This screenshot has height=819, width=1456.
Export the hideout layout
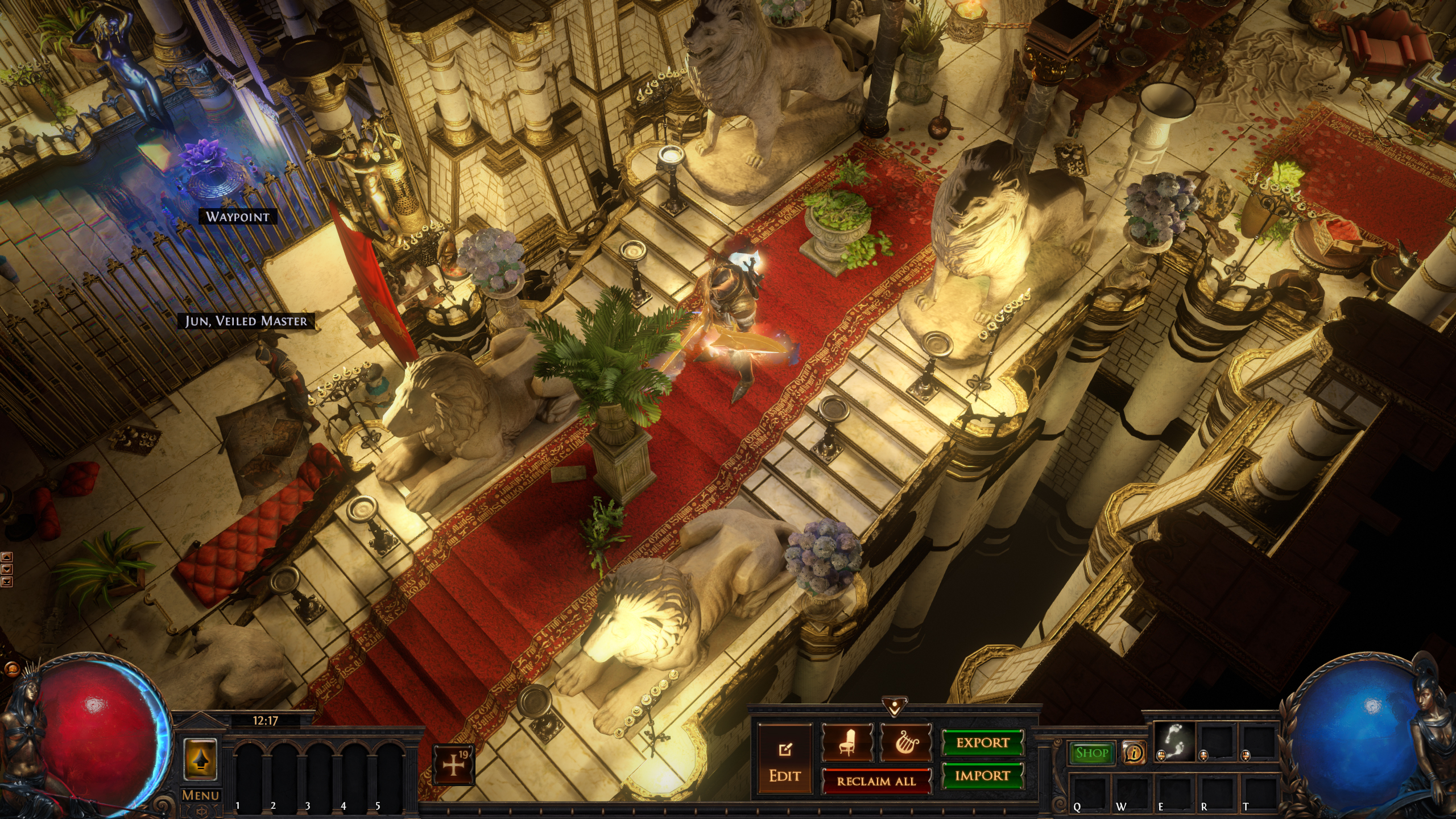click(982, 743)
